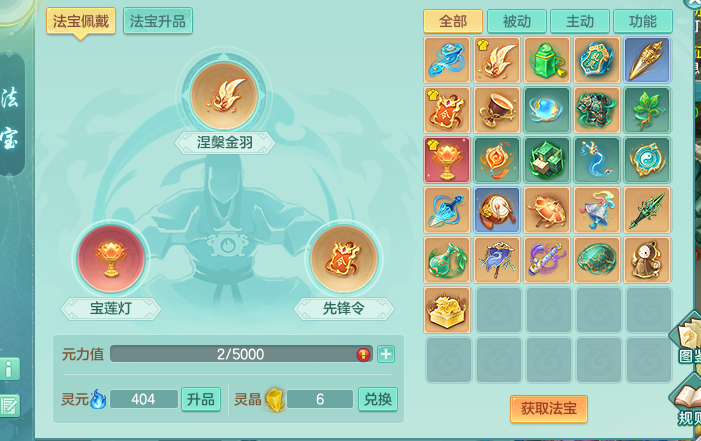Choose the equipped 先锋令 slot

click(x=342, y=258)
